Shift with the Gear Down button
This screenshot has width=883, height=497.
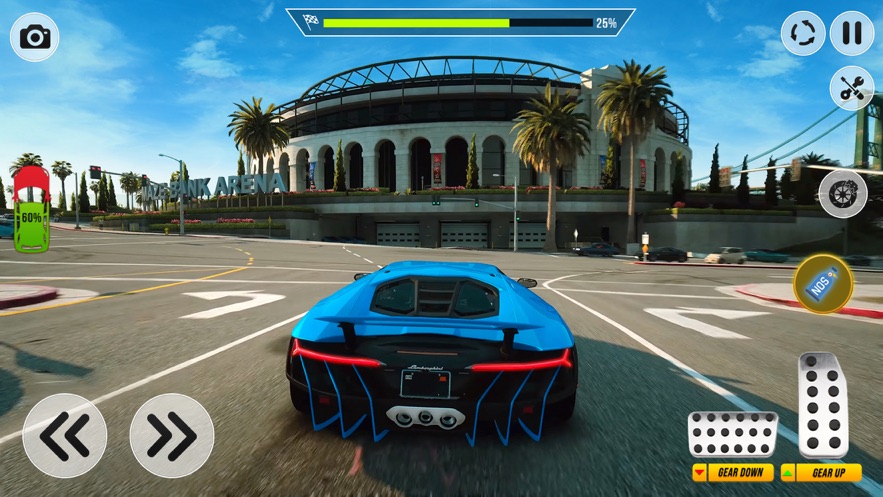coord(733,472)
